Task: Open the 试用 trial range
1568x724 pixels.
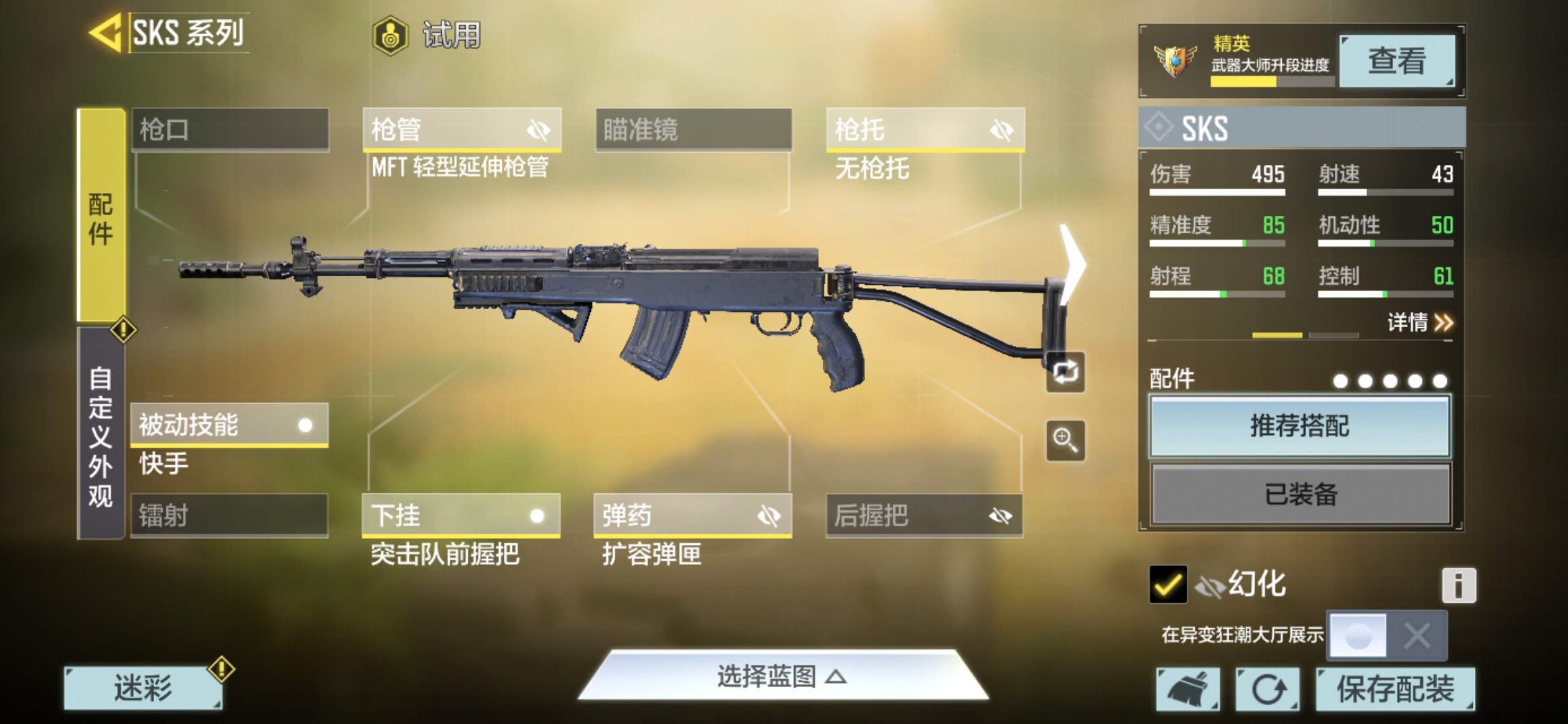Action: tap(428, 35)
